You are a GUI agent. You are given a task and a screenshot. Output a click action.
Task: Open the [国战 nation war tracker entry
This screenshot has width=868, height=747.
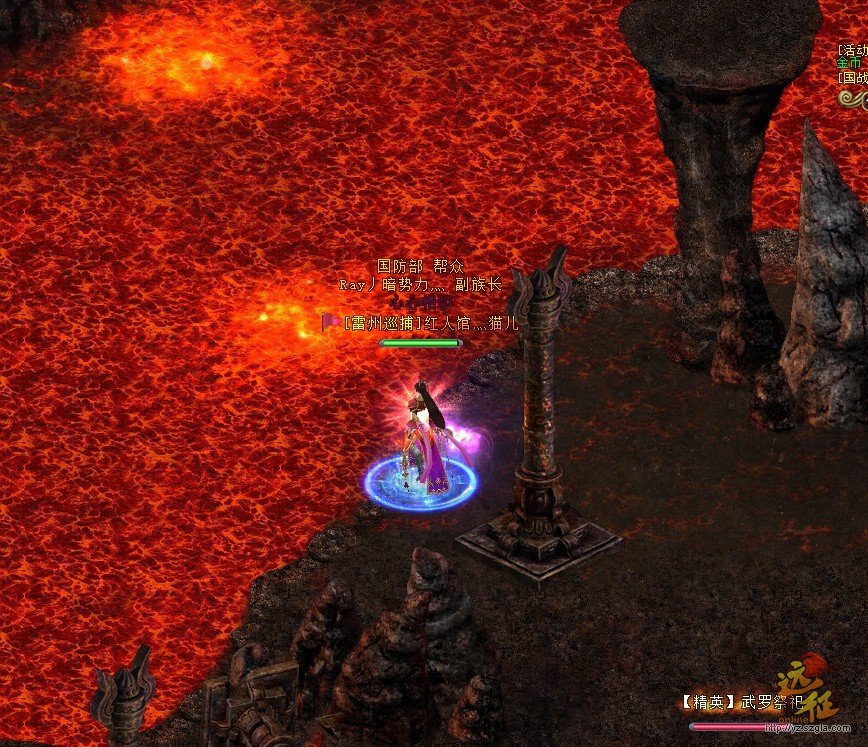853,77
